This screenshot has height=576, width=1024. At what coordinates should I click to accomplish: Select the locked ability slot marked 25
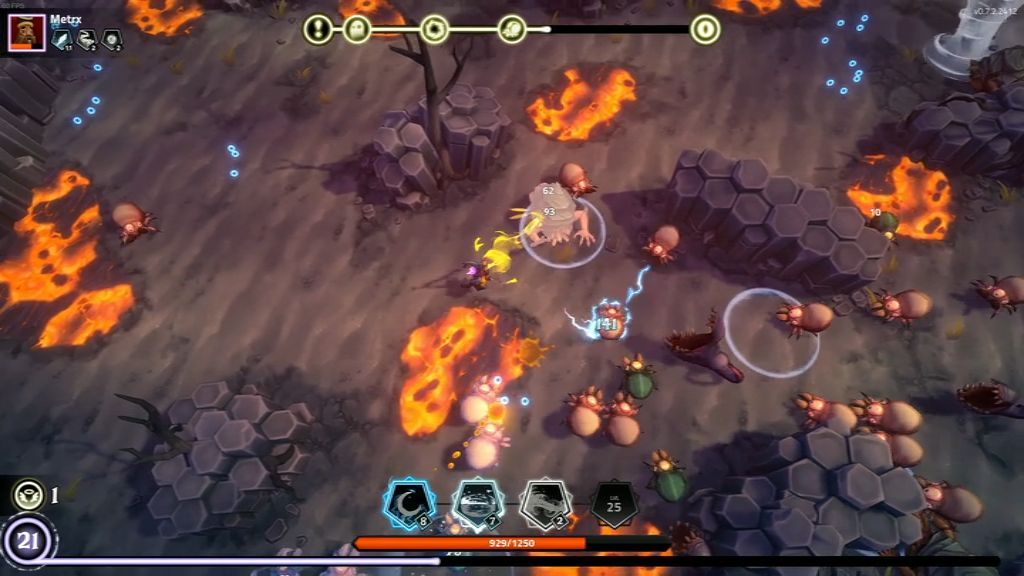(x=613, y=504)
